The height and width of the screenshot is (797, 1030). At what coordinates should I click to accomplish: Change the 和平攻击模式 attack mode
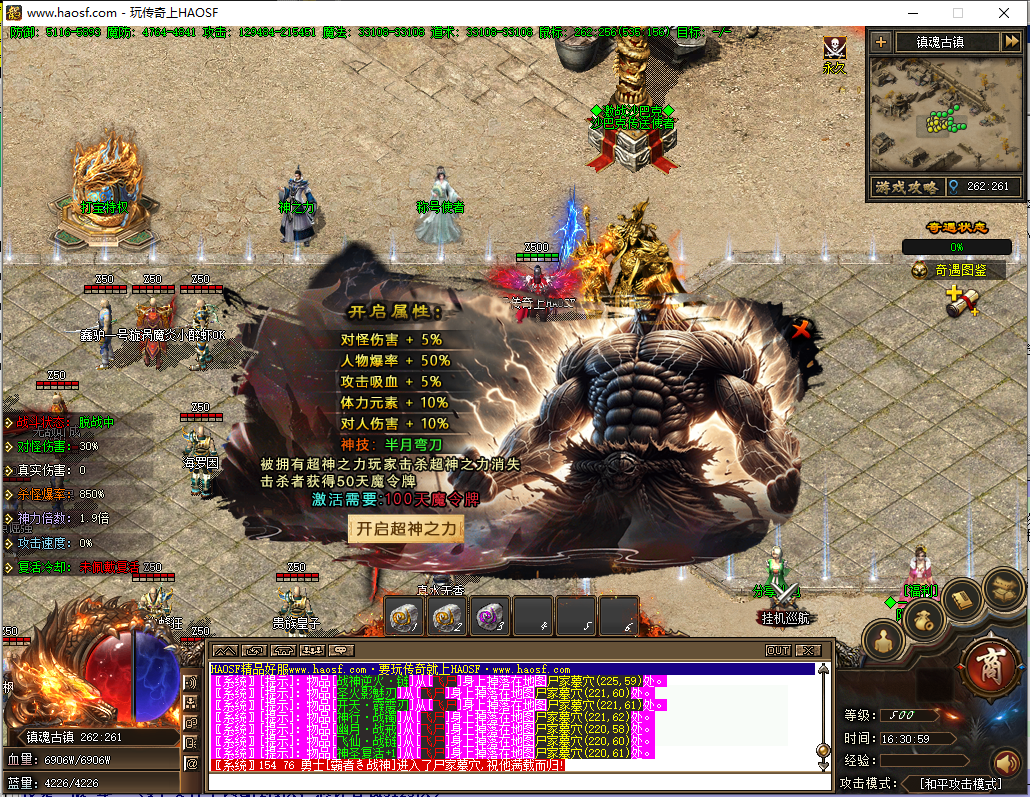coord(960,783)
